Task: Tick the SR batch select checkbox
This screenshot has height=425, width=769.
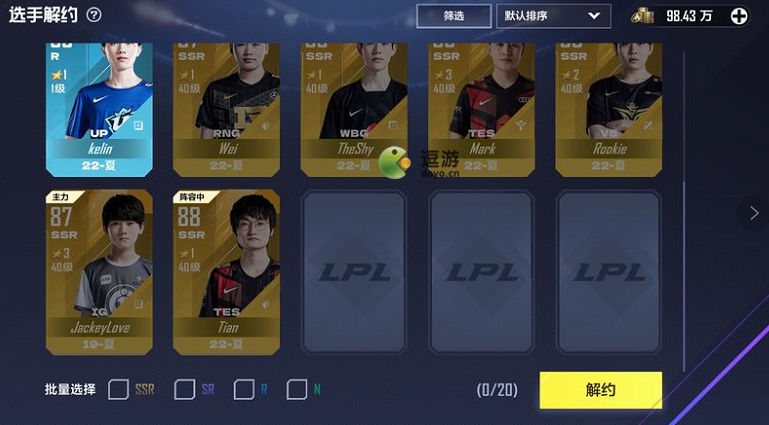Action: [184, 389]
